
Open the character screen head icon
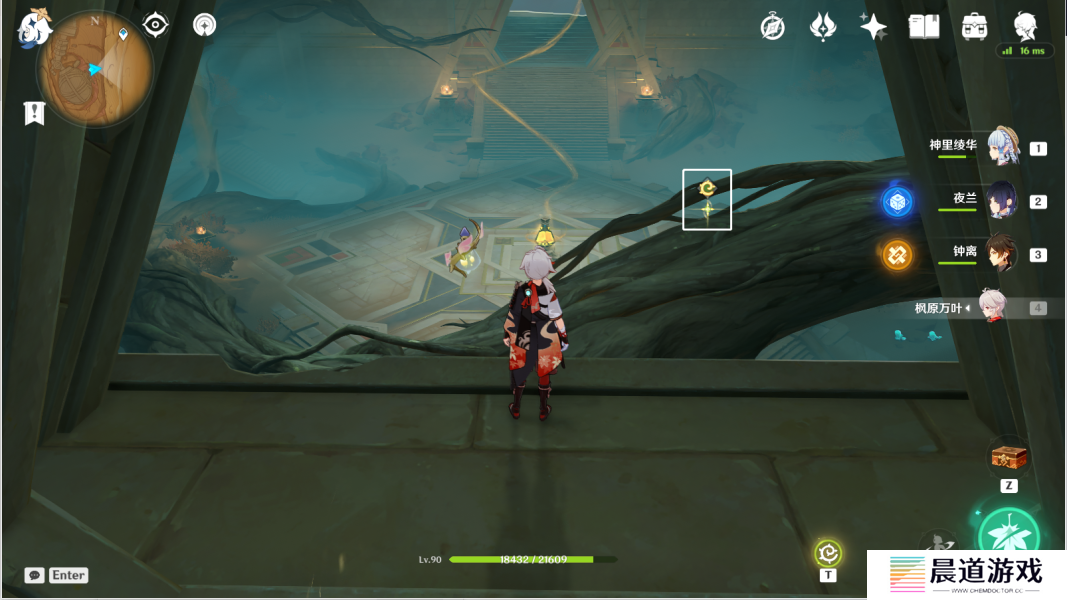point(1025,26)
